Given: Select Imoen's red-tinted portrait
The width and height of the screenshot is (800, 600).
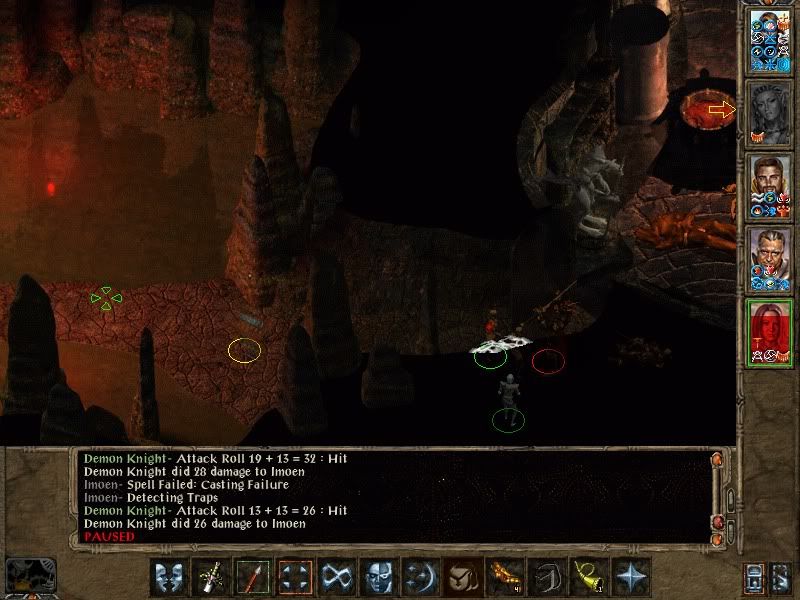Looking at the screenshot, I should click(770, 332).
